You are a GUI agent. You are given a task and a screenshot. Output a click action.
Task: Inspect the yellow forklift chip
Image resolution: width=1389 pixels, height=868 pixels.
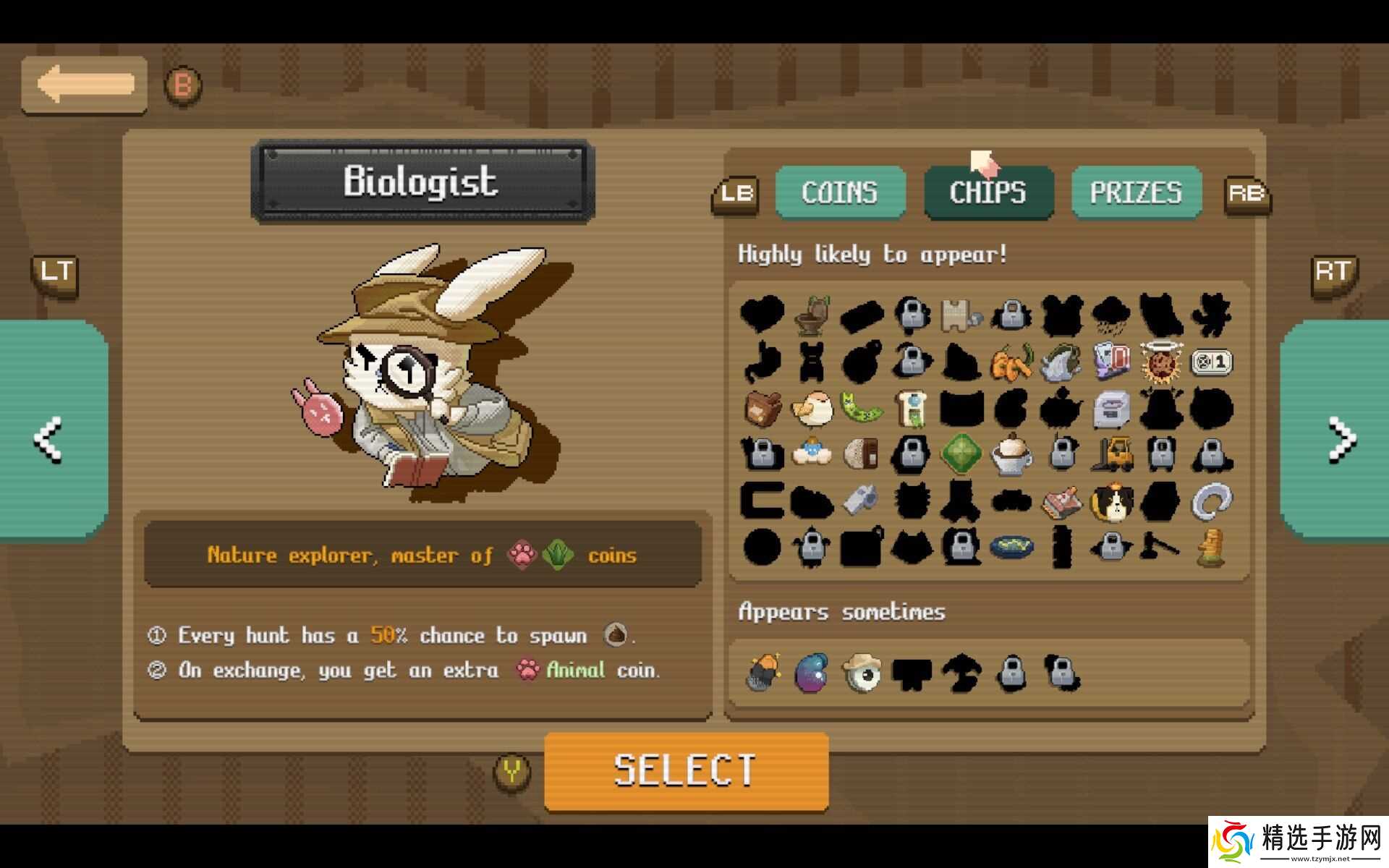[1112, 454]
